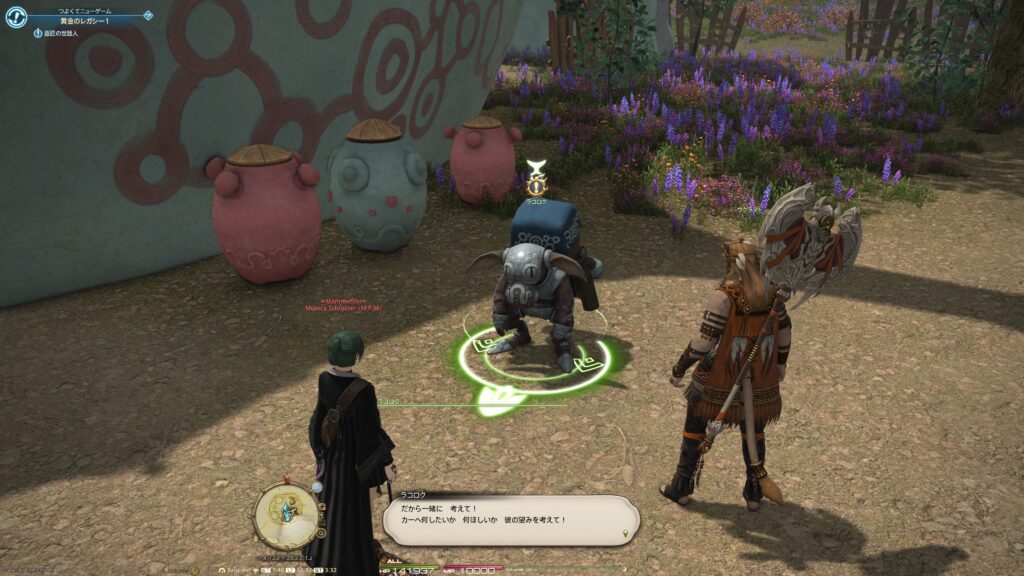The height and width of the screenshot is (576, 1024).
Task: Open the 黄金のレガシー1 quest tracker entry
Action: click(x=85, y=19)
